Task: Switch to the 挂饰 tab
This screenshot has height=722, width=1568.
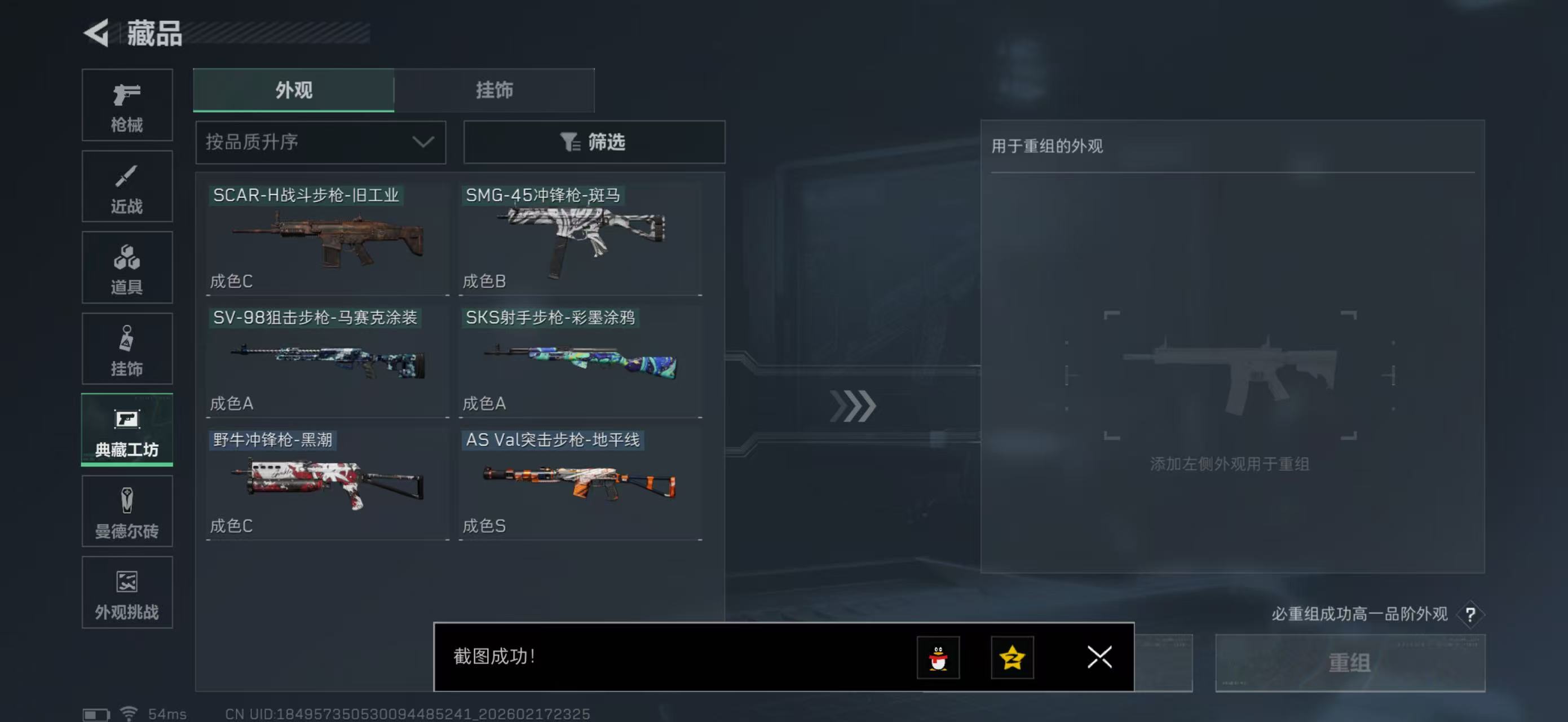Action: tap(494, 90)
